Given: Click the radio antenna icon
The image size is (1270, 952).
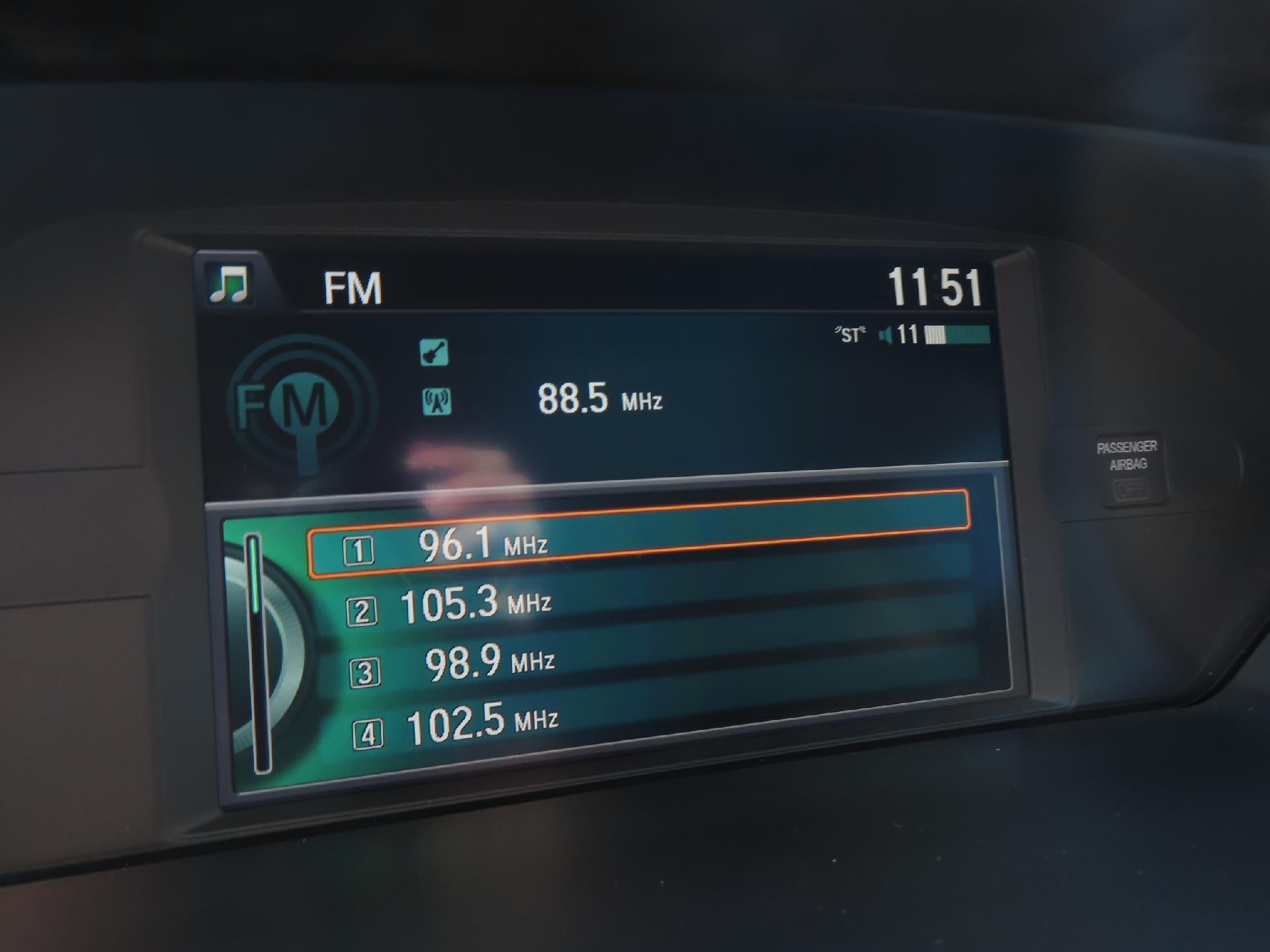Looking at the screenshot, I should pyautogui.click(x=437, y=401).
